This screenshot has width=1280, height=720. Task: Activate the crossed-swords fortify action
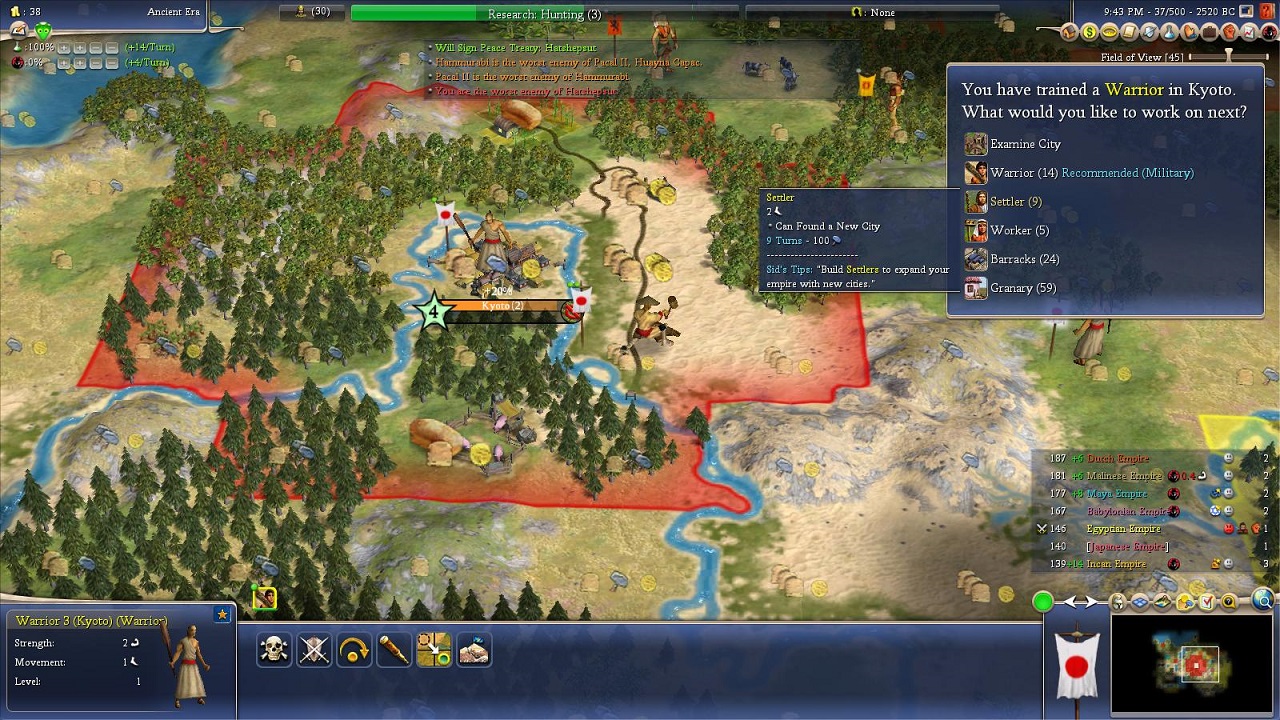(x=314, y=650)
